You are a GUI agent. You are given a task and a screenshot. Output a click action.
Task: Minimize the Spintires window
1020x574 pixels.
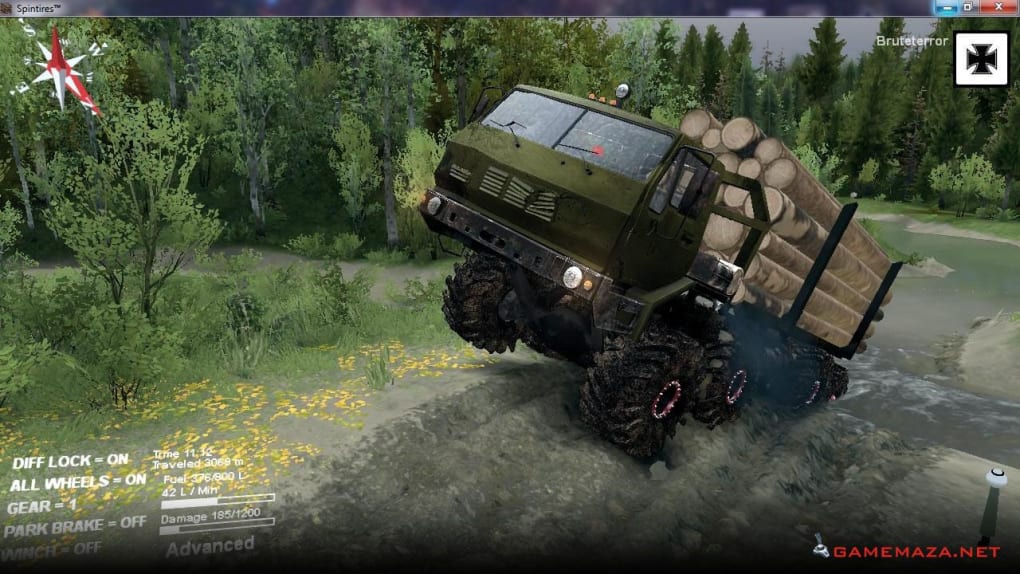947,7
